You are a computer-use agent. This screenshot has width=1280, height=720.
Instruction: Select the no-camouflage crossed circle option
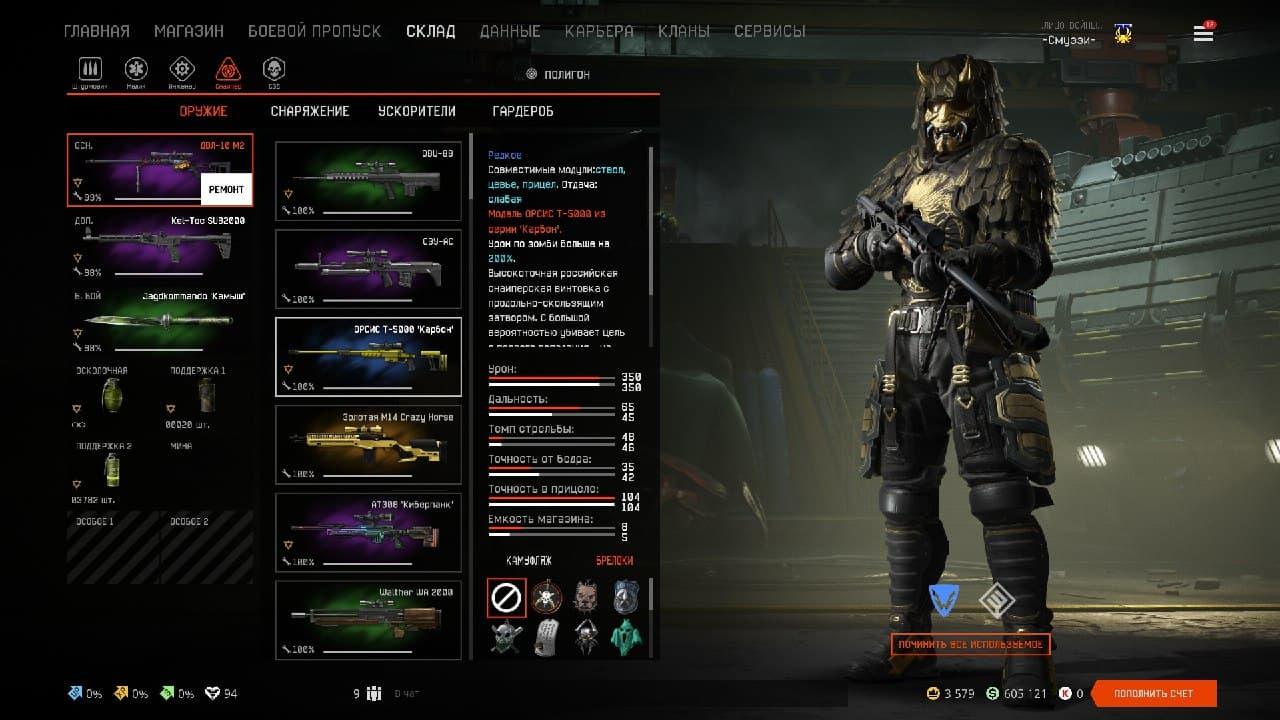(506, 598)
